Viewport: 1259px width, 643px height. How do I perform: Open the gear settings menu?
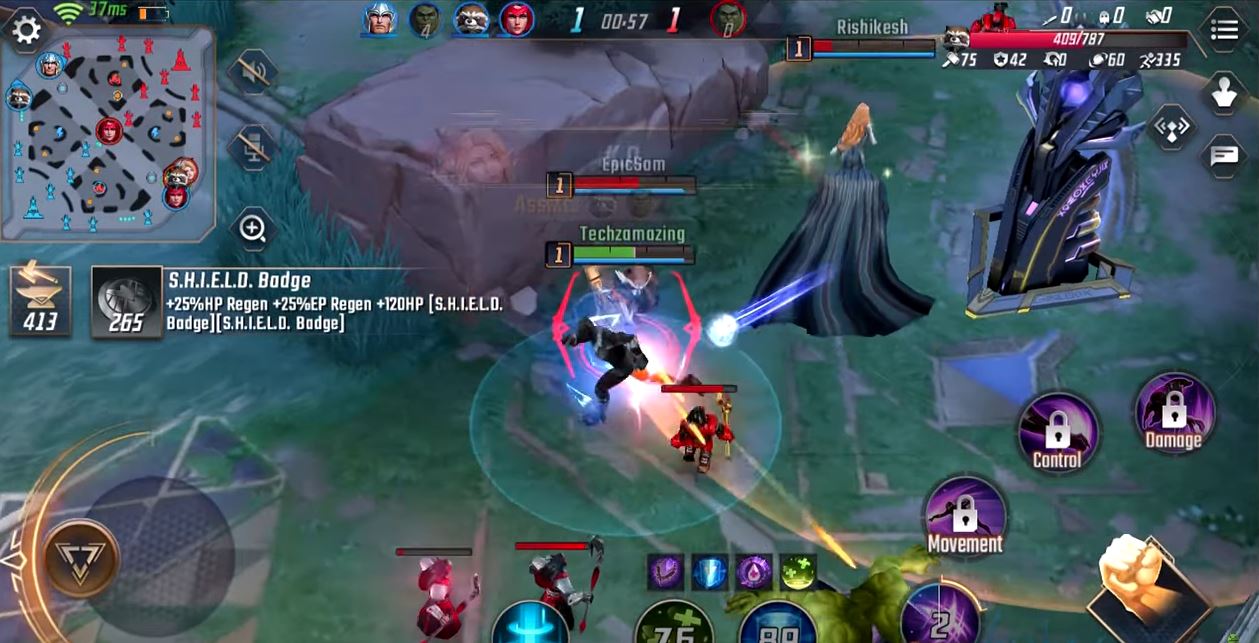coord(25,30)
